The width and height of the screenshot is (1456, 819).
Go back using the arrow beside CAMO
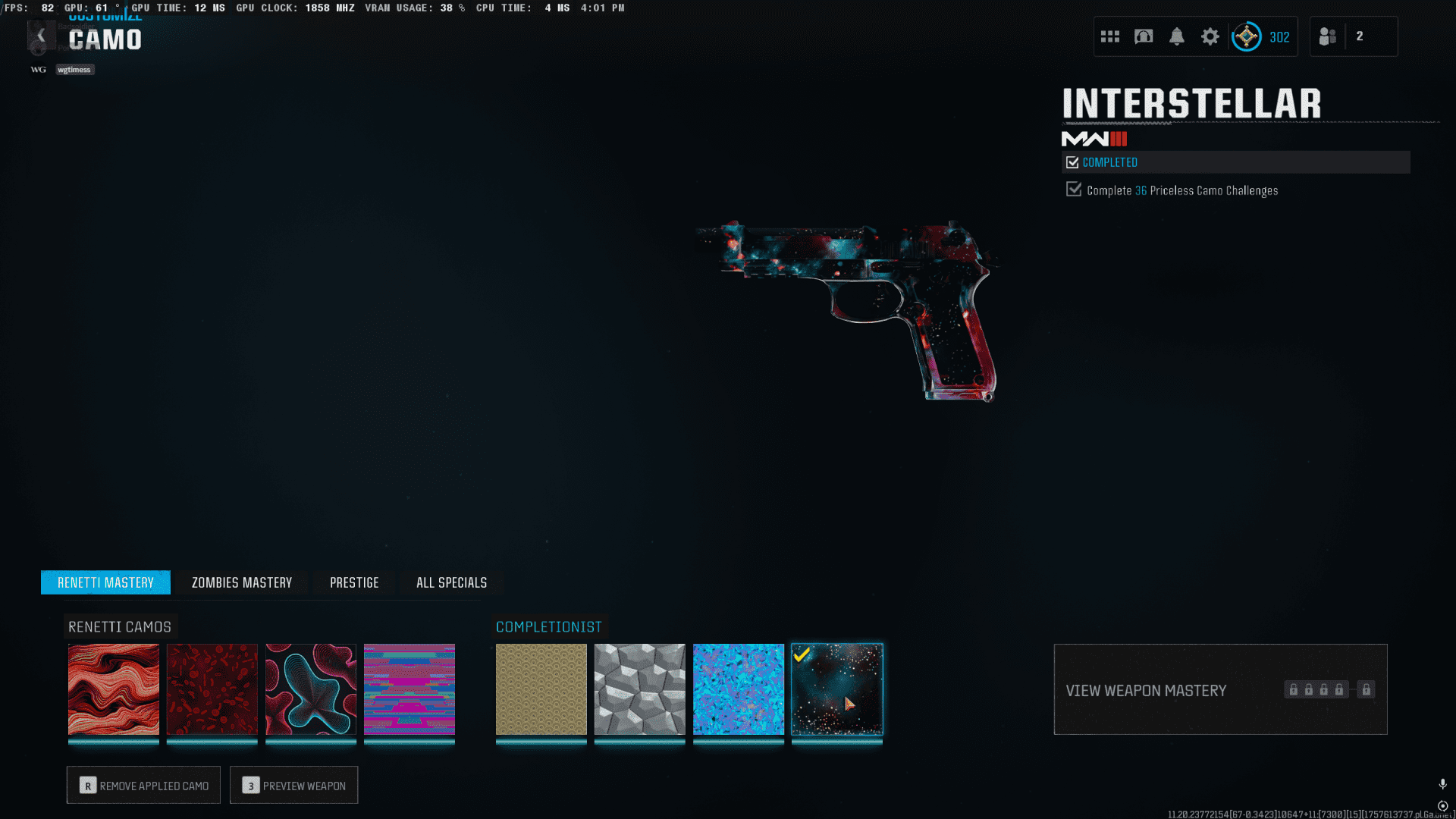point(41,36)
